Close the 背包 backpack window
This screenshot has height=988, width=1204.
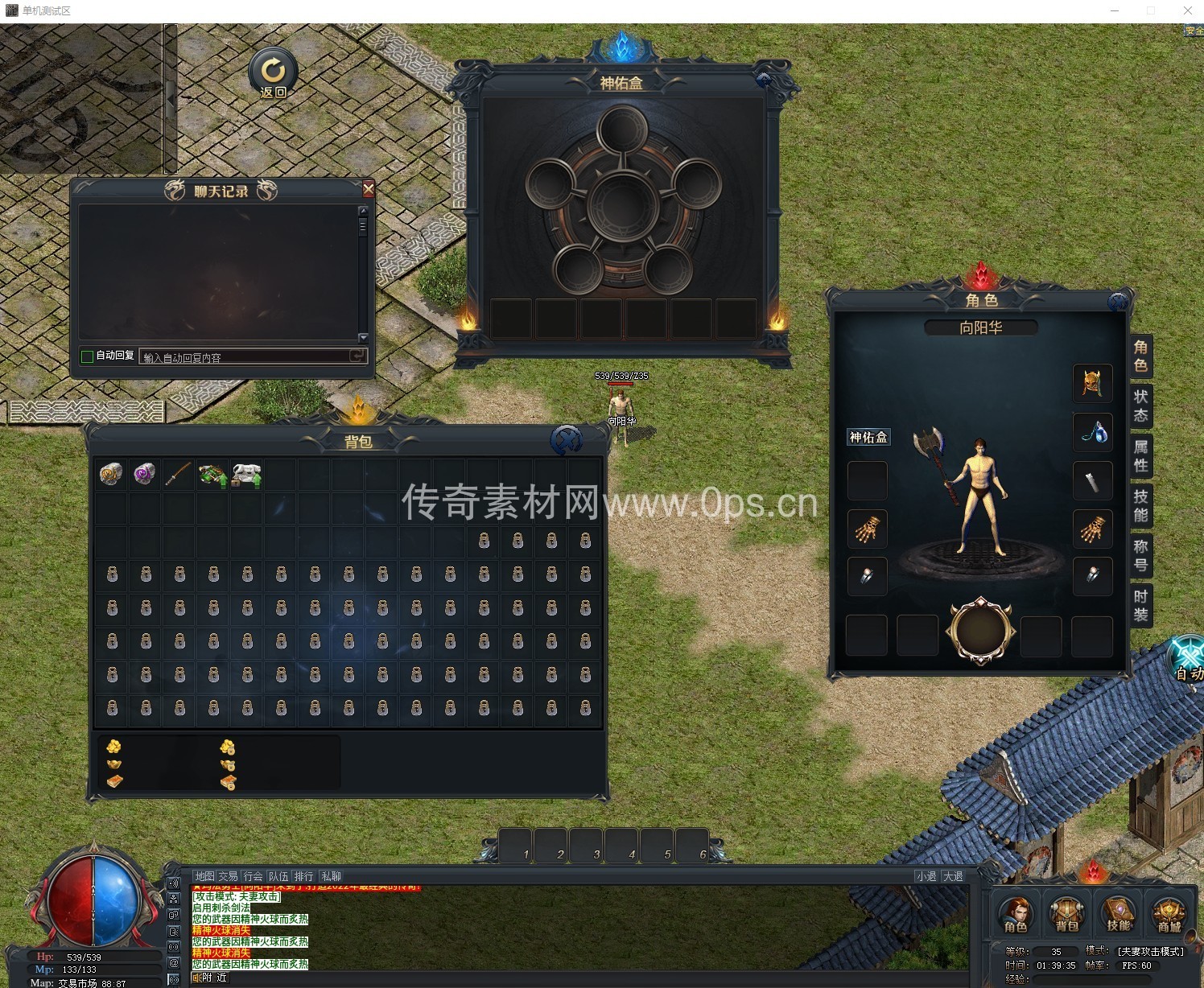click(567, 439)
